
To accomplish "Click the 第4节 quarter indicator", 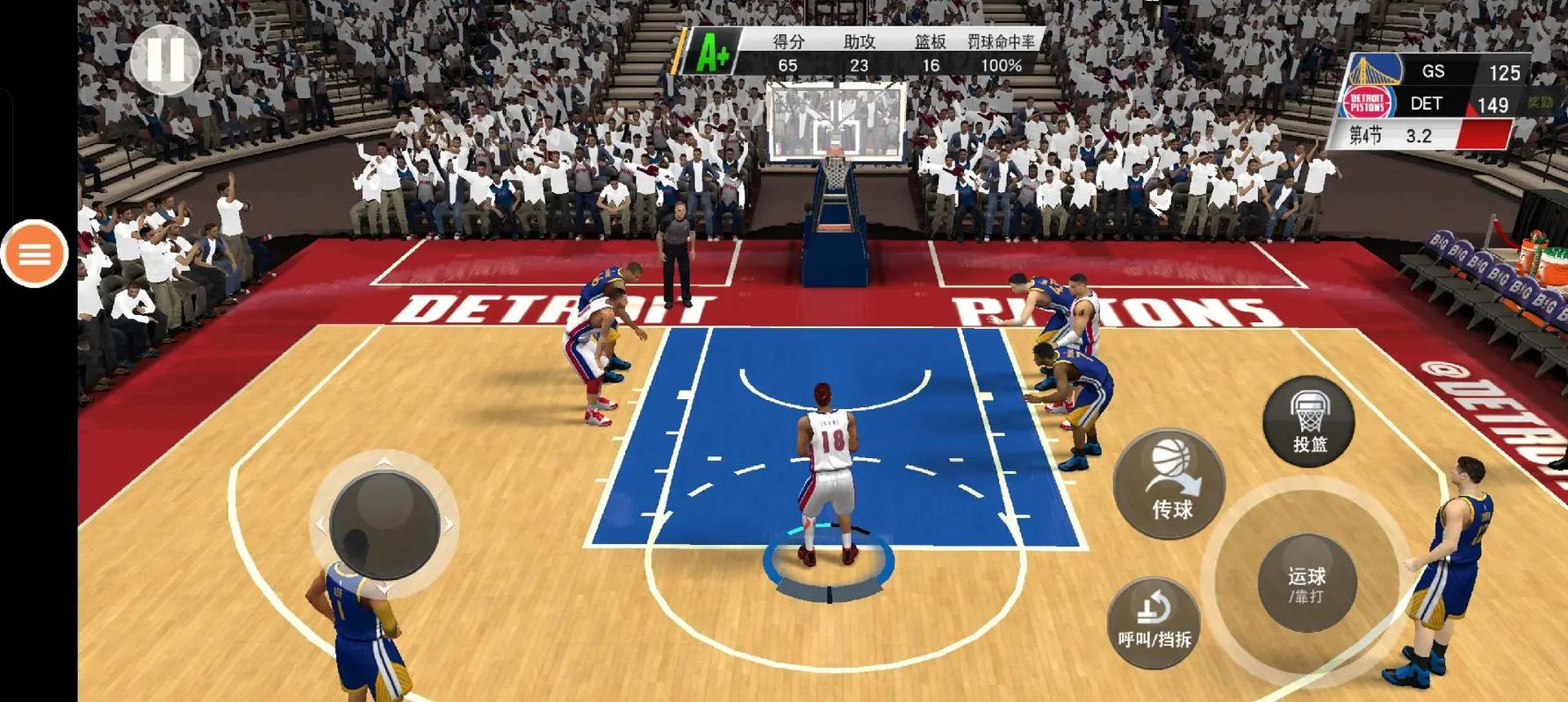I will [x=1366, y=133].
